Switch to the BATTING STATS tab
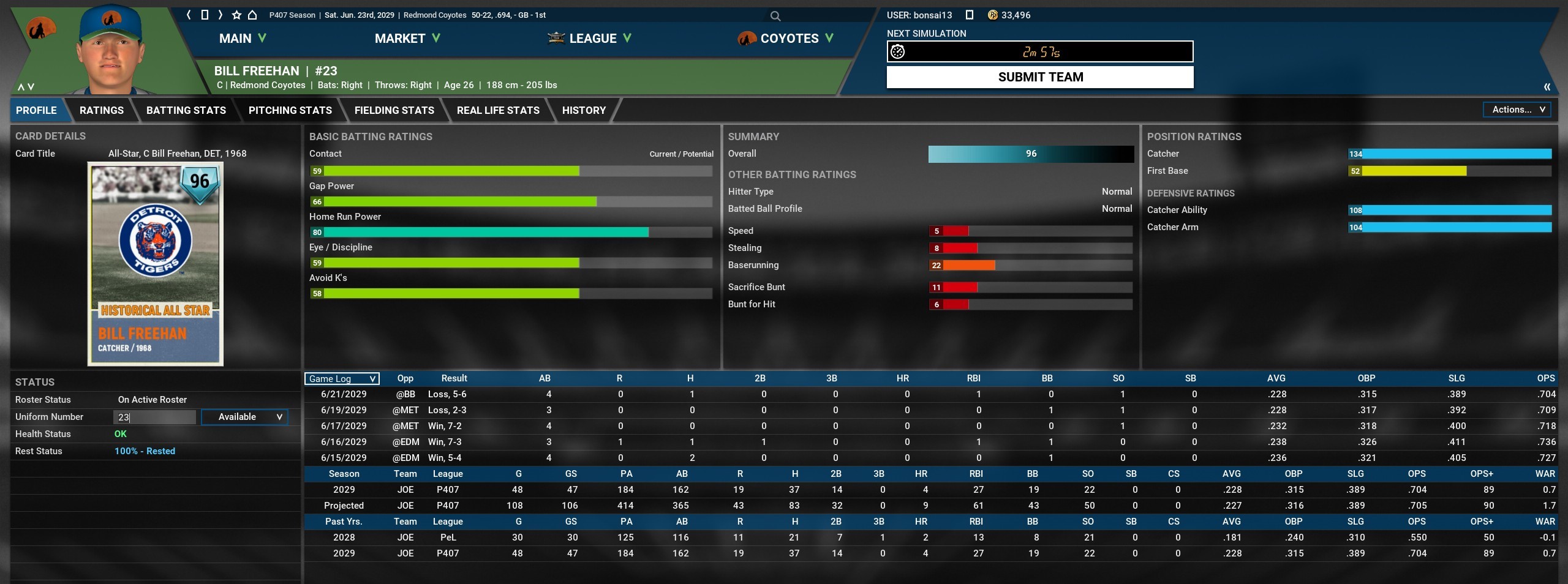The image size is (1568, 584). pos(186,110)
